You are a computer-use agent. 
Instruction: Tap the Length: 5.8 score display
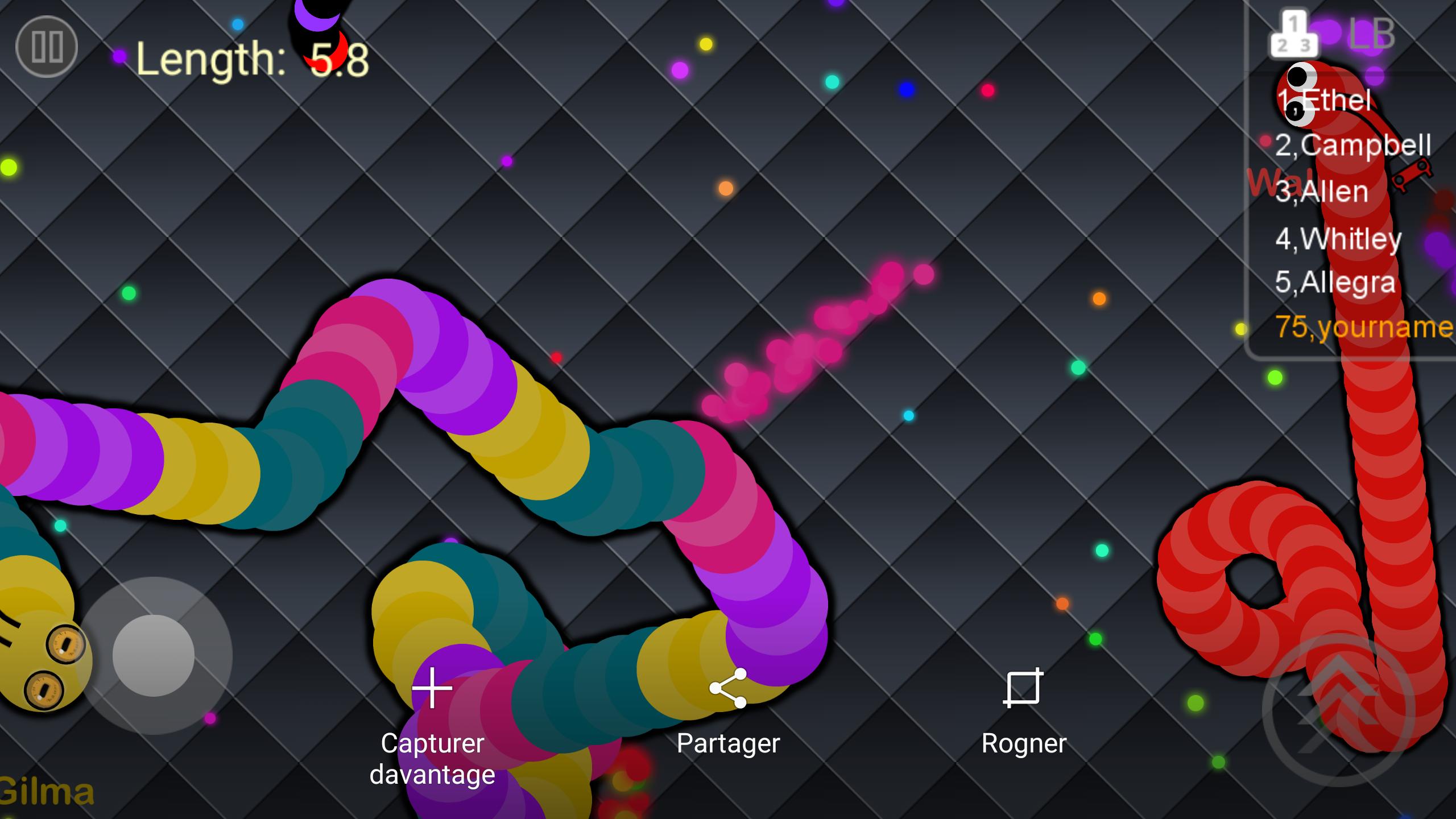(x=250, y=61)
